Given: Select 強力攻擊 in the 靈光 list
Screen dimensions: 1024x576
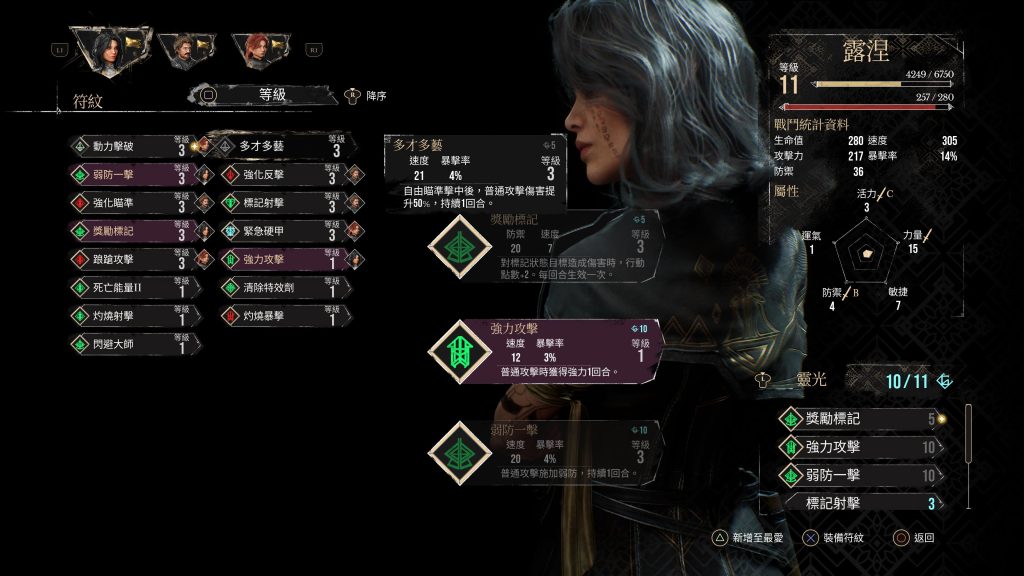Looking at the screenshot, I should click(x=860, y=447).
